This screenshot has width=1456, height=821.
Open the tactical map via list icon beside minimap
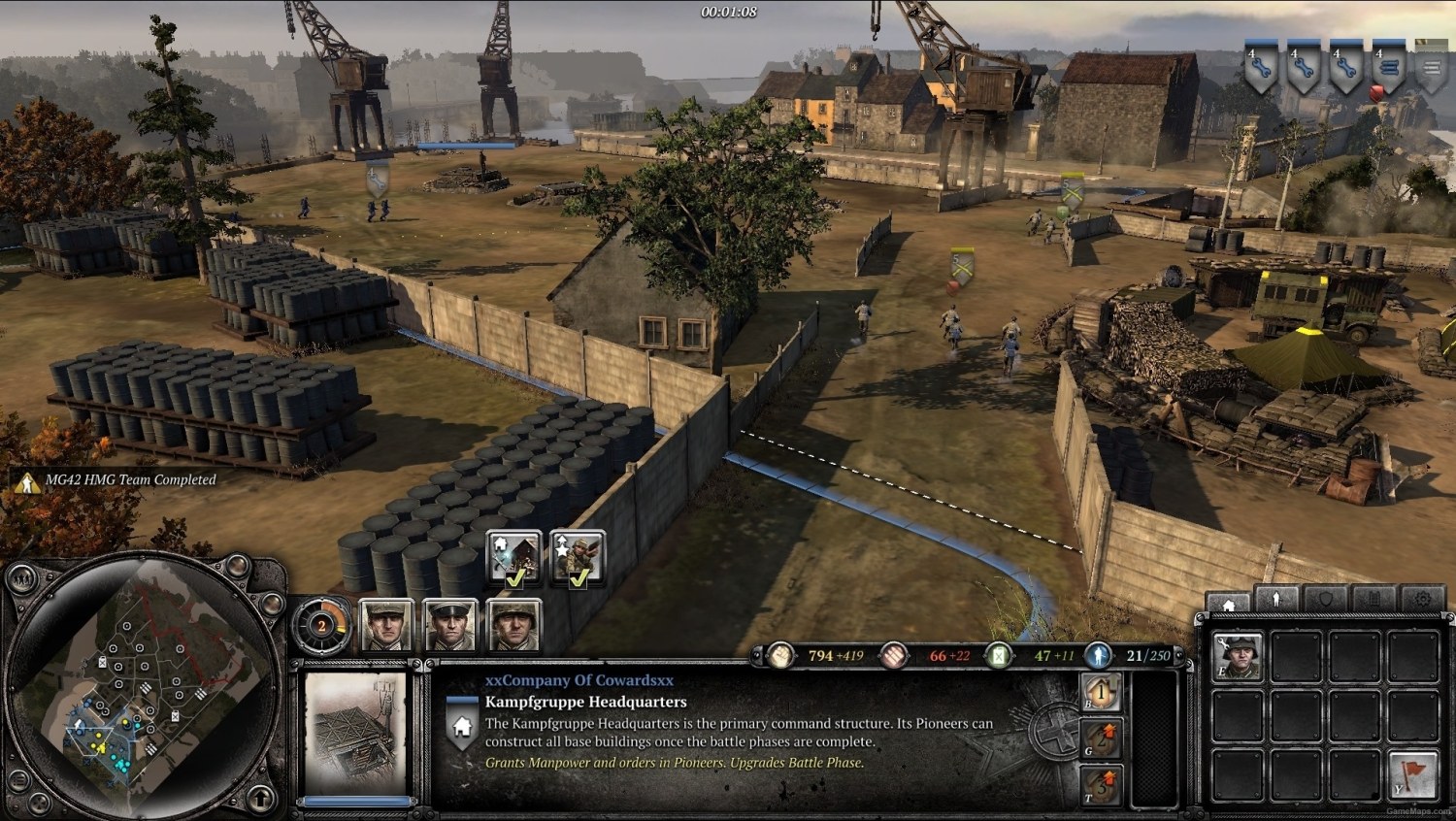coord(19,779)
